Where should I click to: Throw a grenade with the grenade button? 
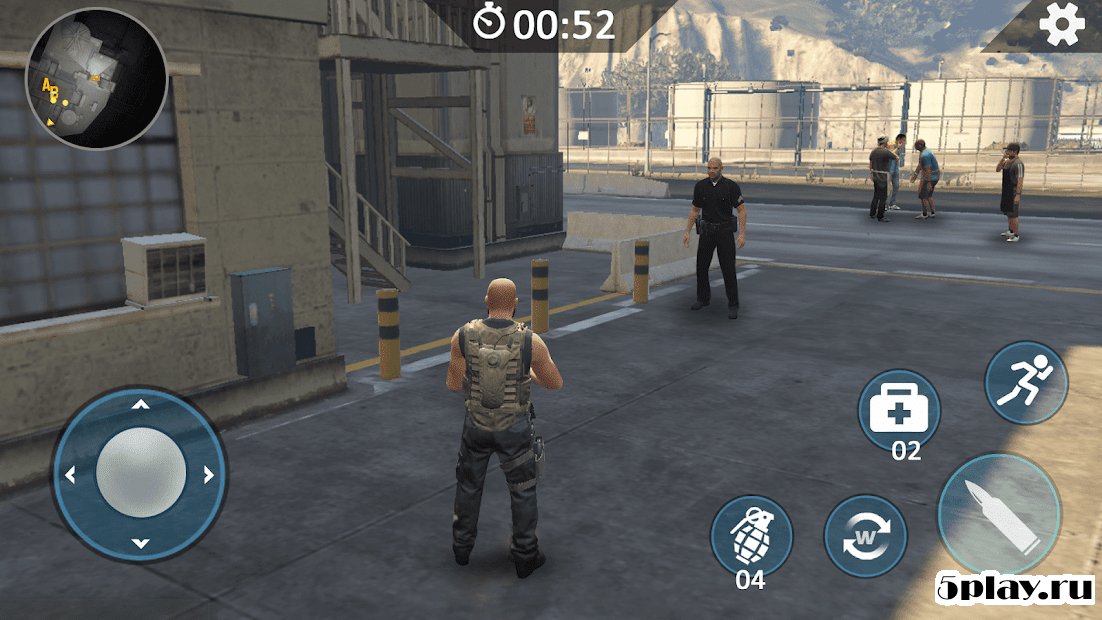pyautogui.click(x=751, y=535)
